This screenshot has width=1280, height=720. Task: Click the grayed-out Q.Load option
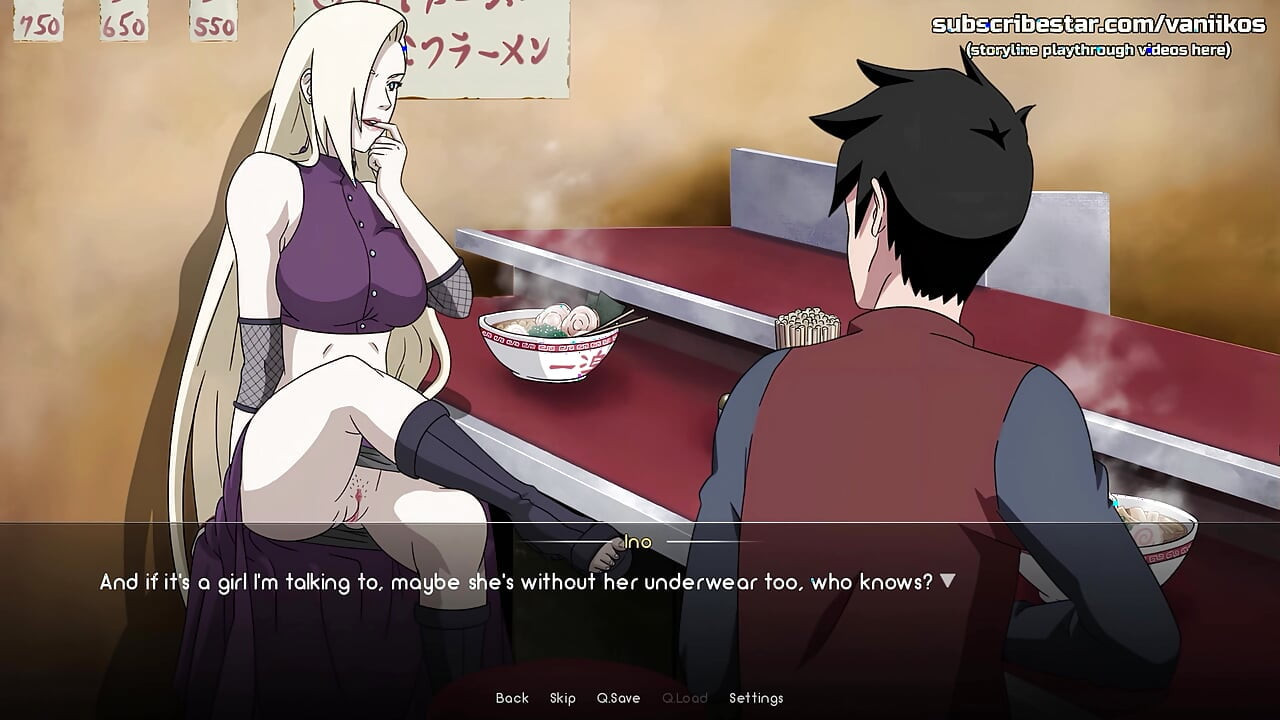[x=685, y=697]
